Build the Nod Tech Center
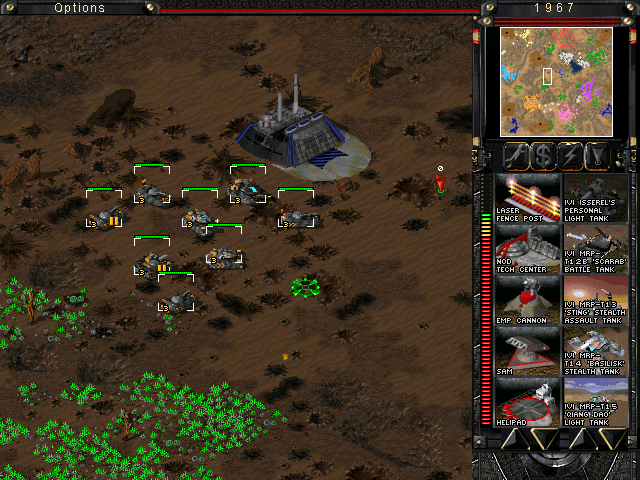Screen dimensions: 640x480 pos(527,249)
